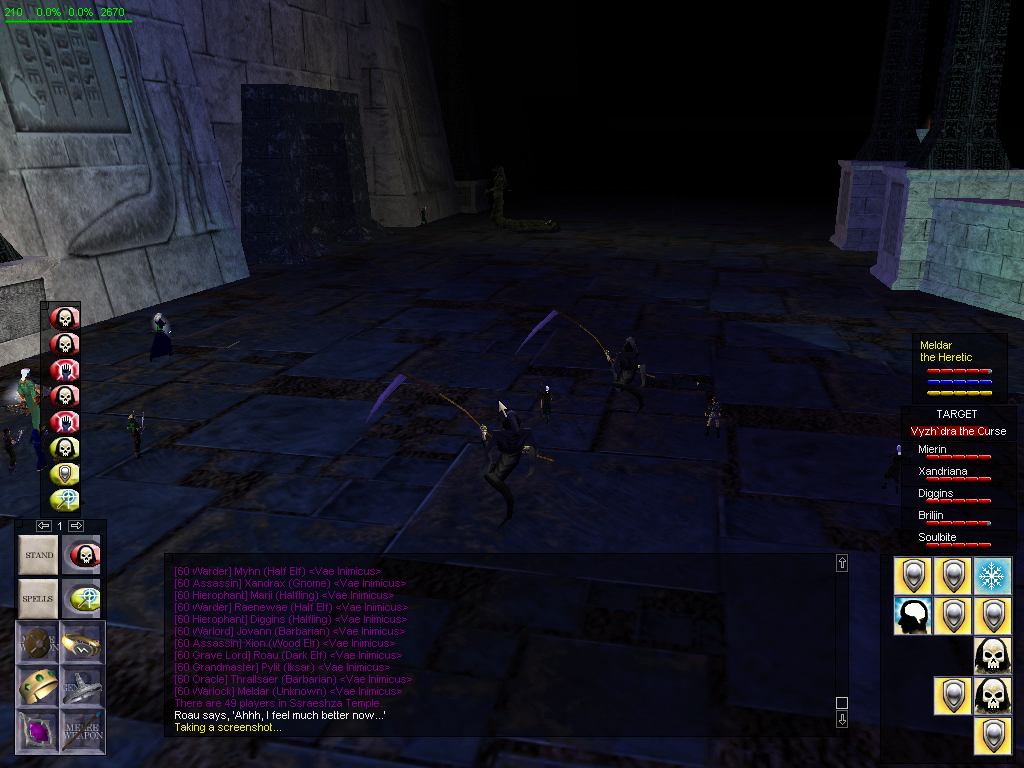Click the STAND button

pos(39,554)
